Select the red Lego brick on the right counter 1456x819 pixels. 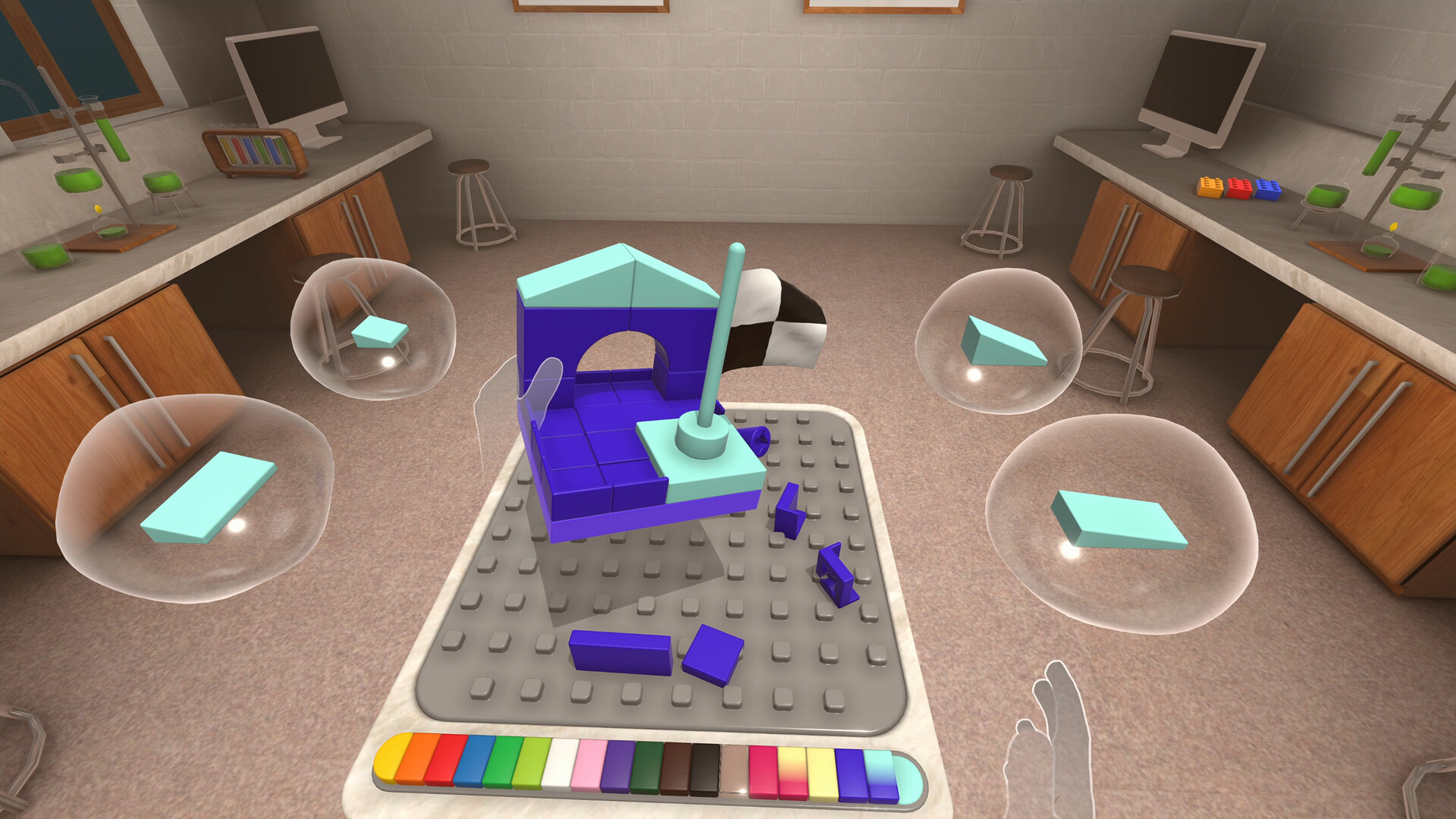1238,187
